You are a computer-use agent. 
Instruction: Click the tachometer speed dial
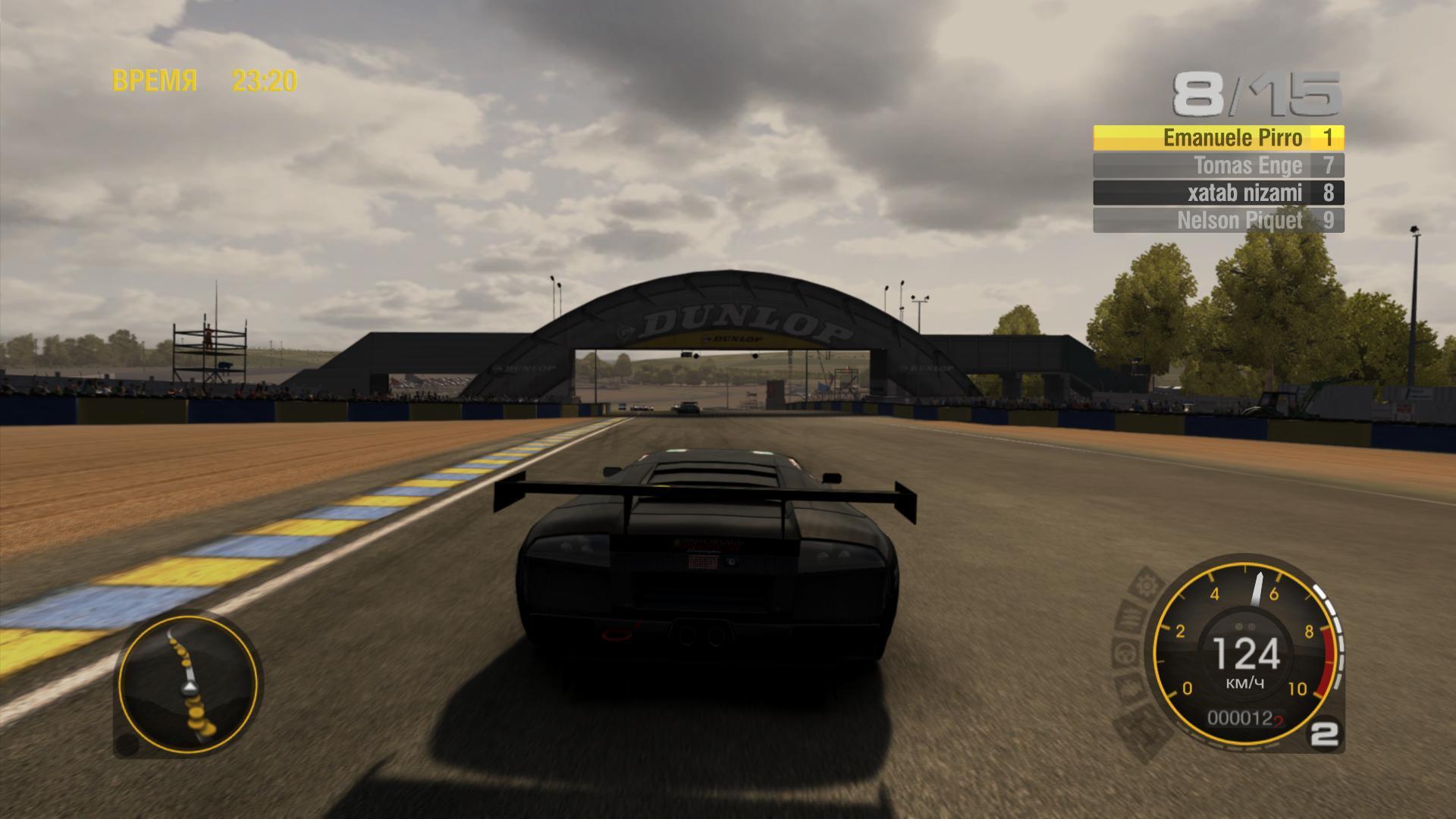point(1244,652)
